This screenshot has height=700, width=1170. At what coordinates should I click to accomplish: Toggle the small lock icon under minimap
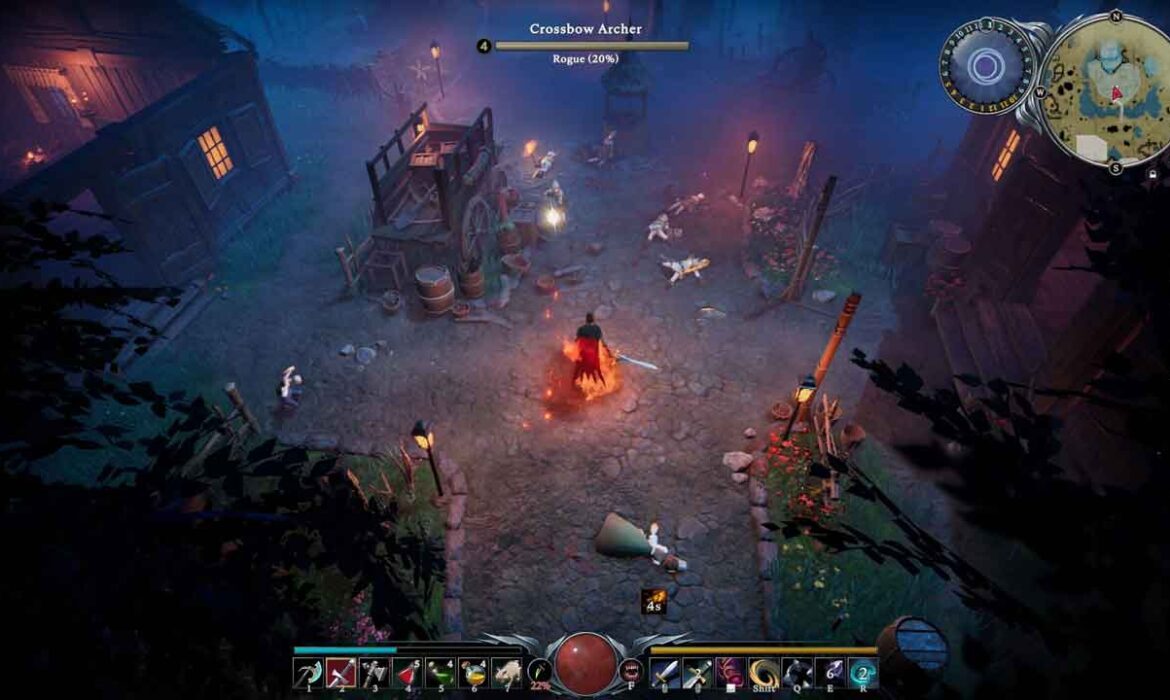tap(1154, 173)
